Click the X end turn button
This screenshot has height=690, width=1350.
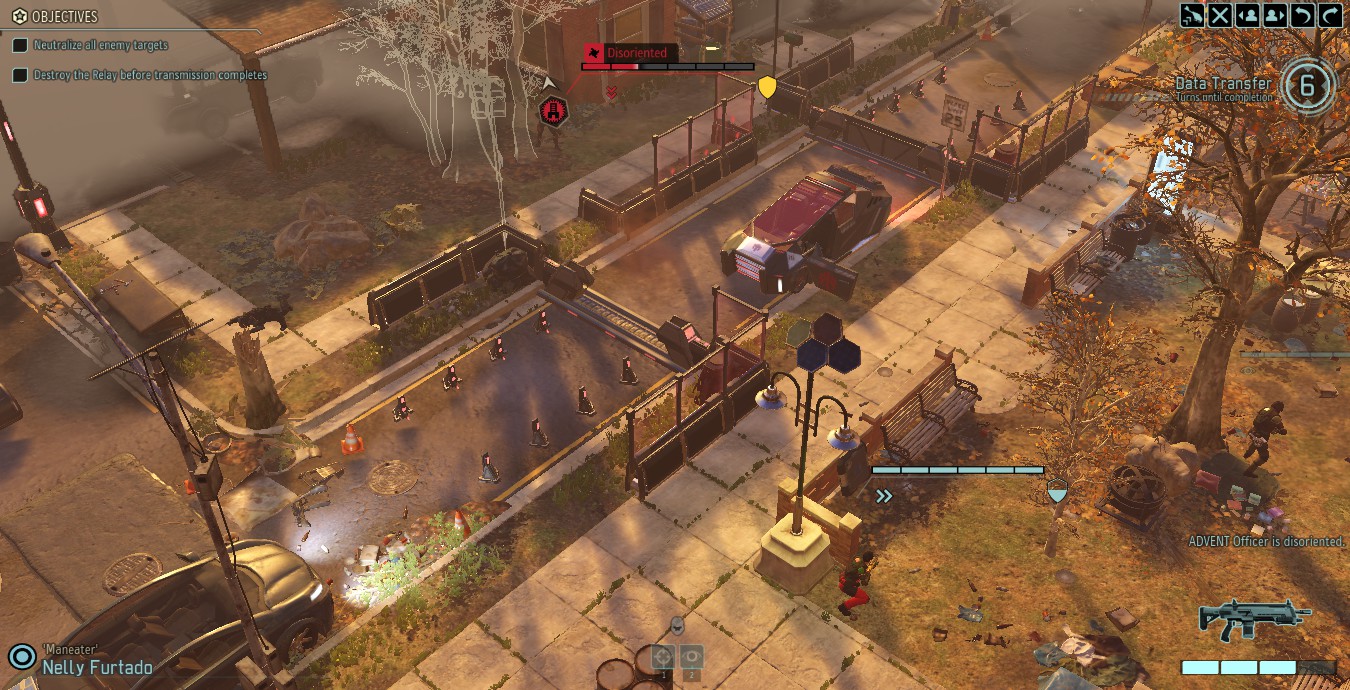tap(1220, 15)
